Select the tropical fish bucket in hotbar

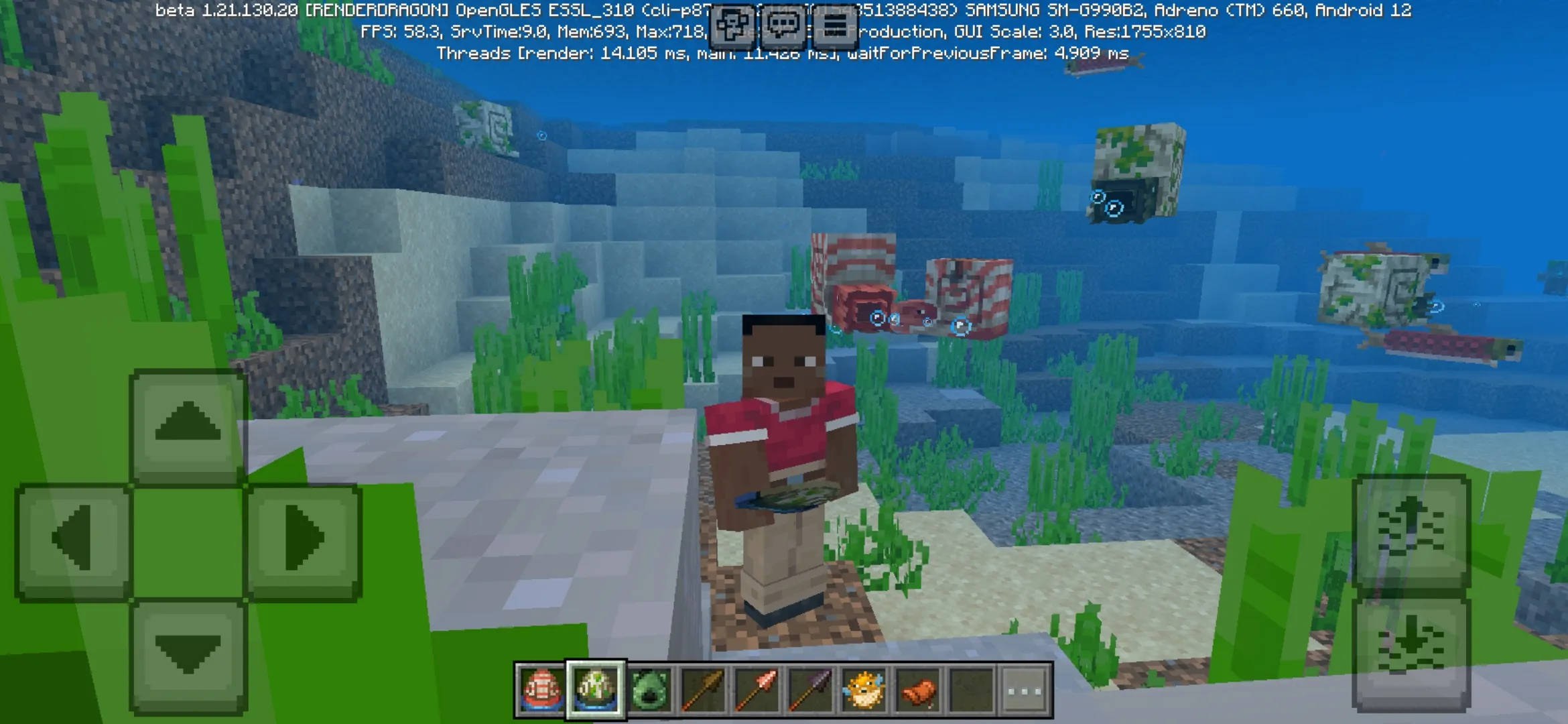(541, 691)
